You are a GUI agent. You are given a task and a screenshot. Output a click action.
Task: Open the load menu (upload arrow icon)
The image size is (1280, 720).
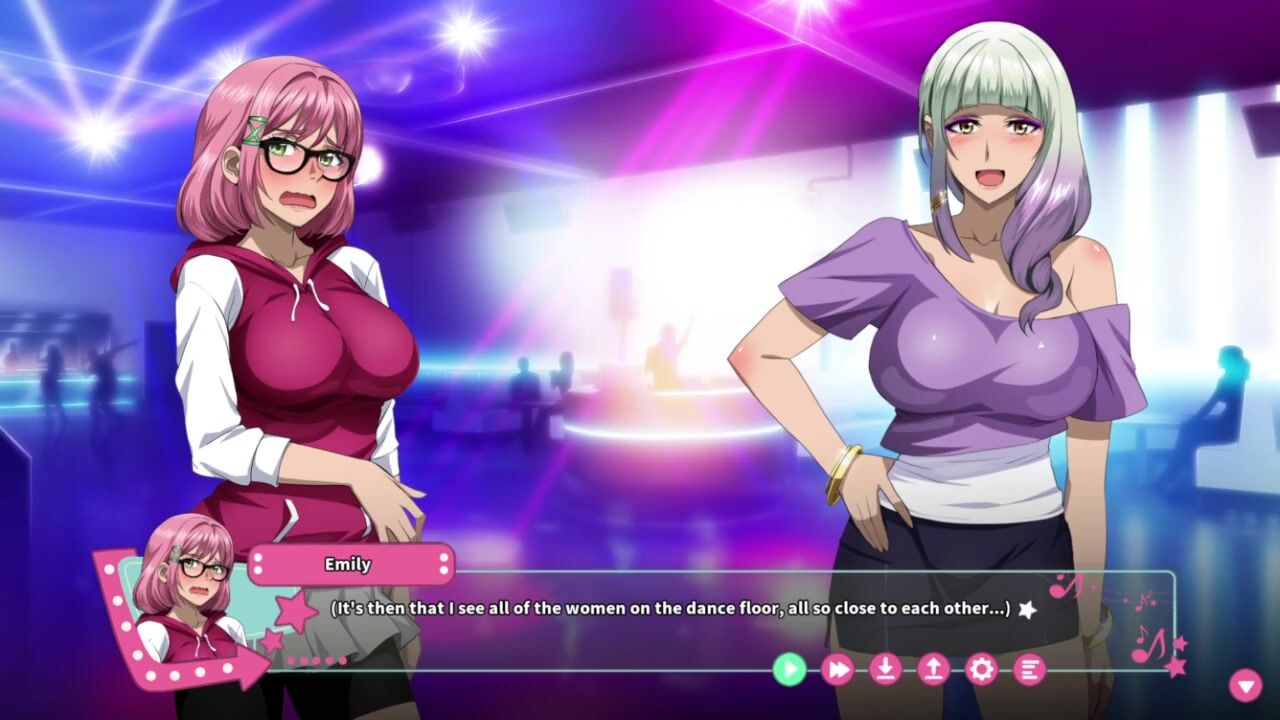pos(933,669)
